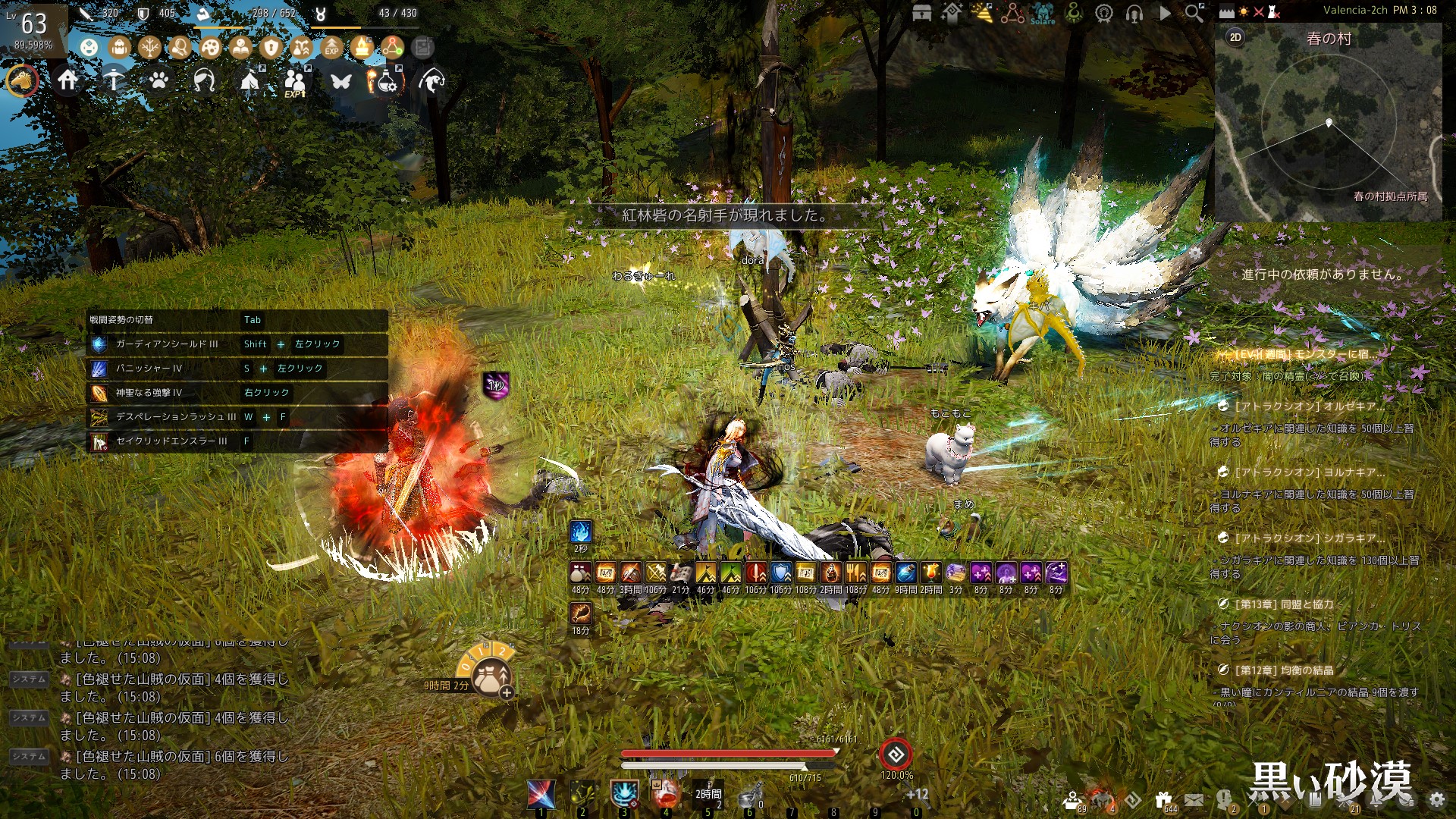Use the red potion in hotbar slot 4
Viewport: 1456px width, 819px height.
[x=666, y=793]
